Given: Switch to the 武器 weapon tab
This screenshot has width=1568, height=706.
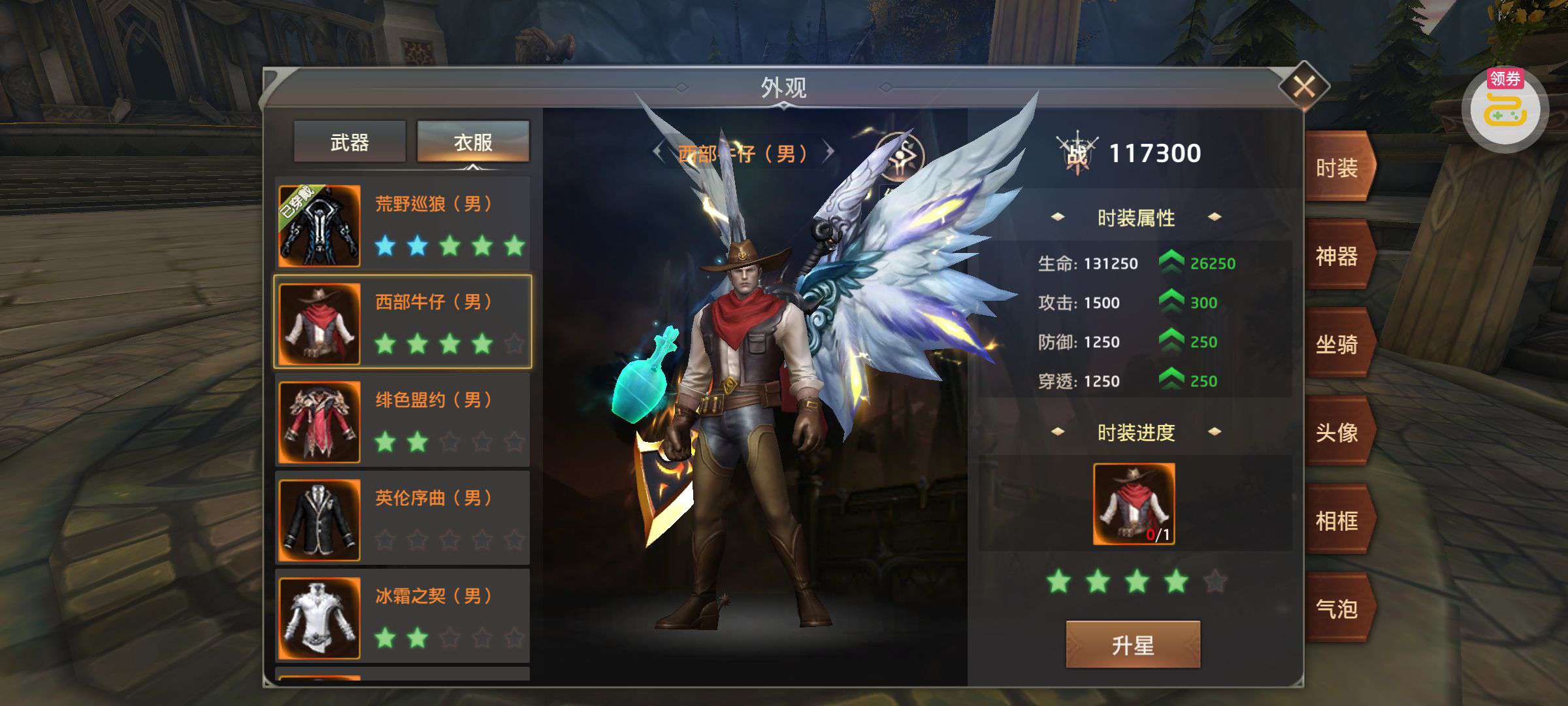Looking at the screenshot, I should pos(350,142).
